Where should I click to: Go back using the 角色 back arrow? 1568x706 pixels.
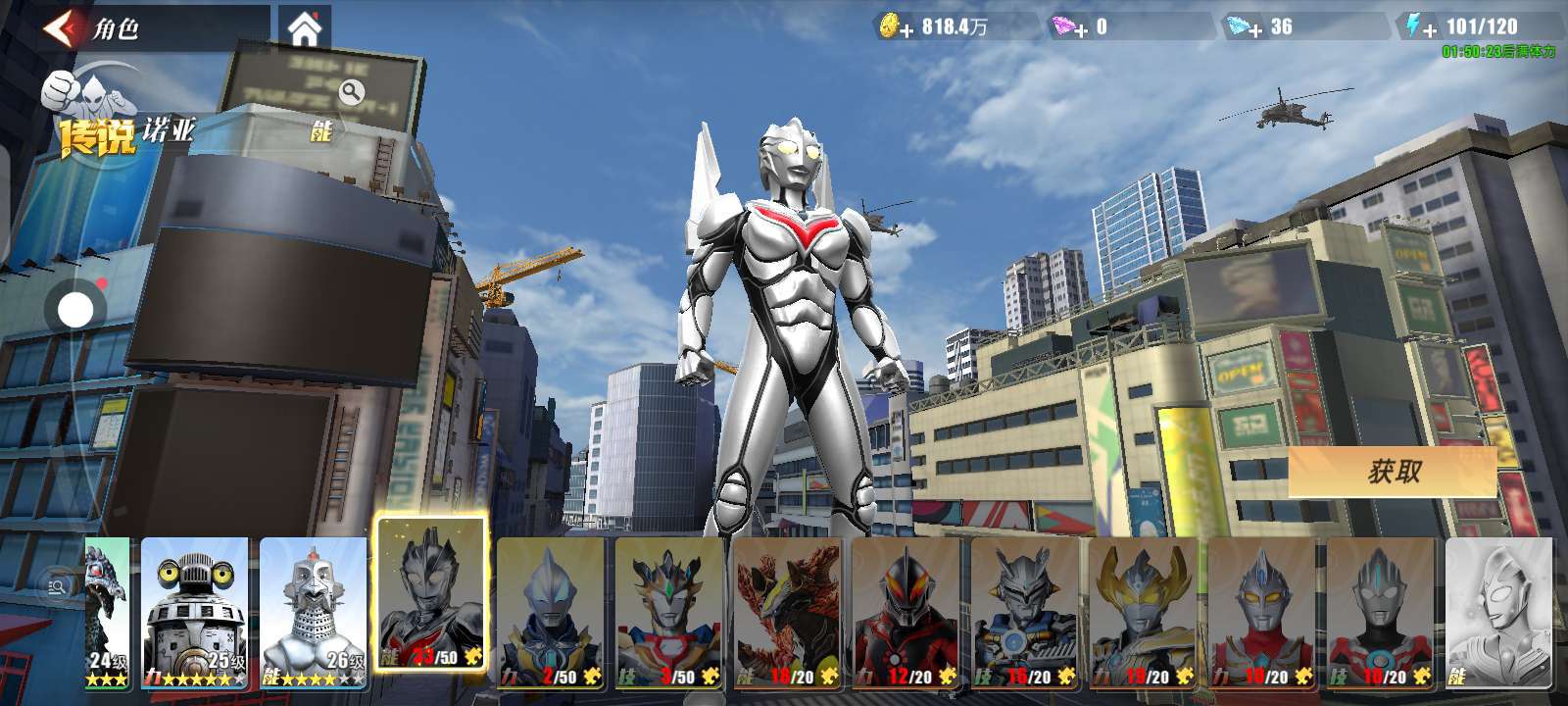[x=61, y=28]
